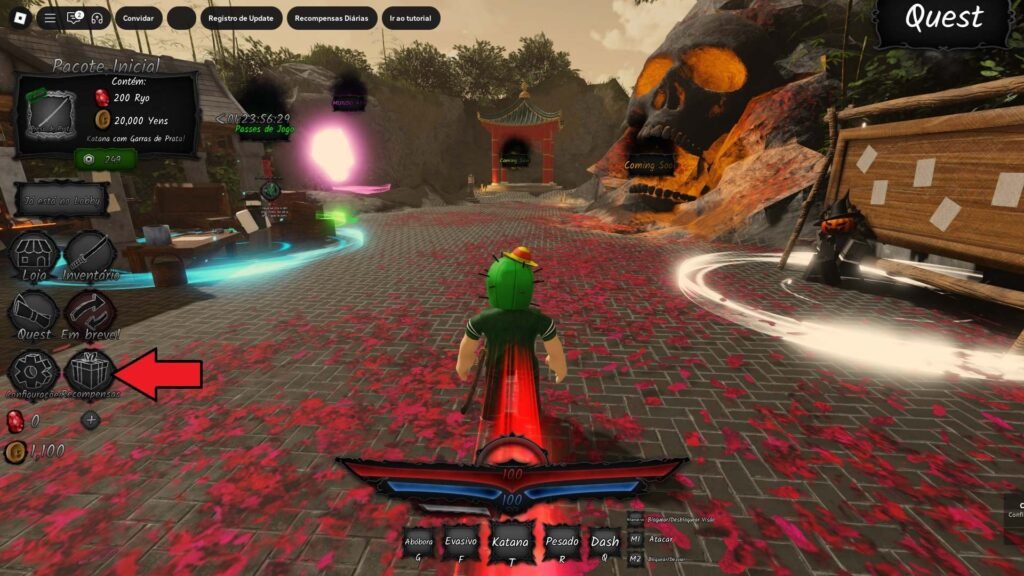
Task: Trigger the Dash ability slot
Action: [x=604, y=546]
